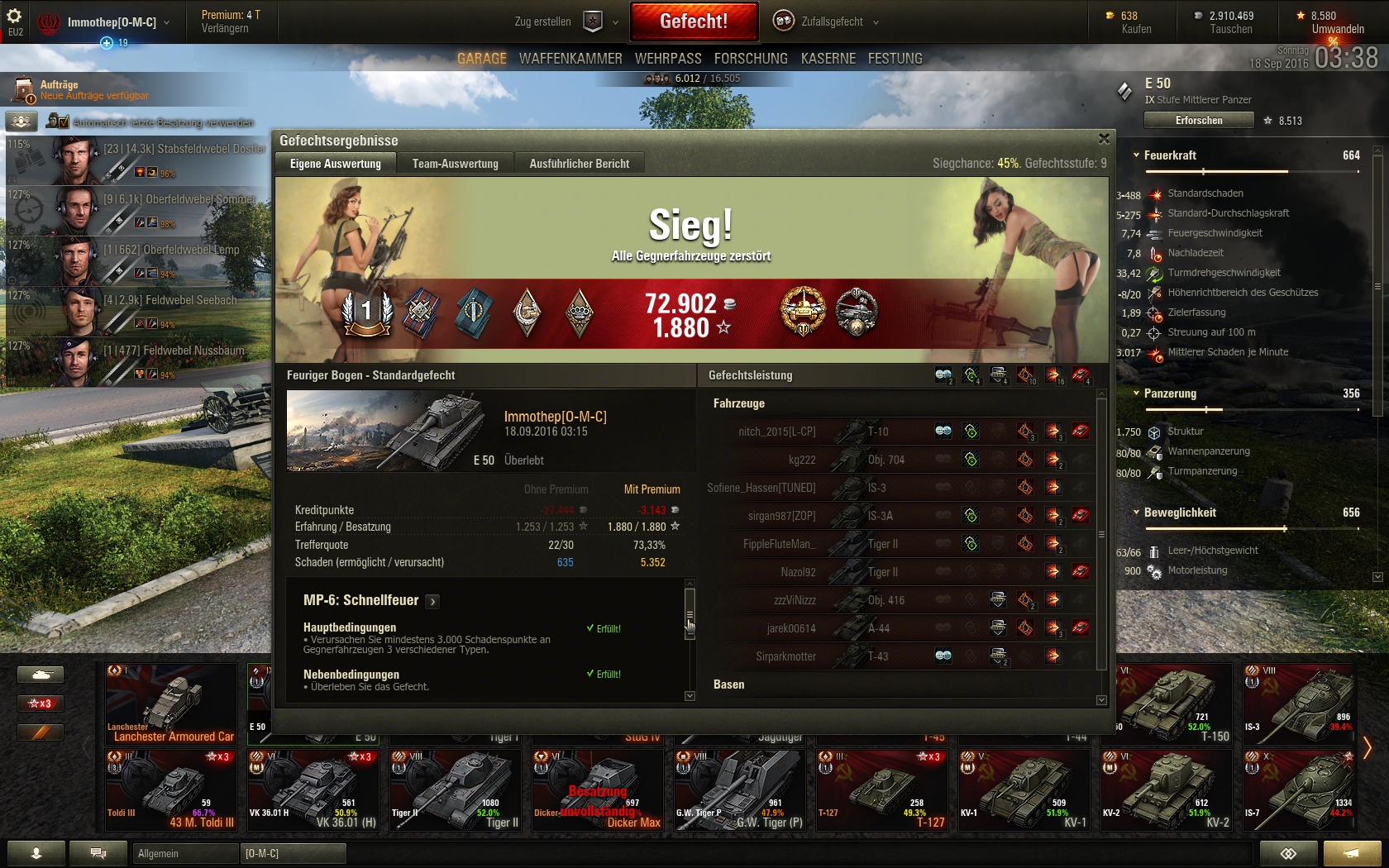Click the Erforschen button for E 50

coord(1199,121)
